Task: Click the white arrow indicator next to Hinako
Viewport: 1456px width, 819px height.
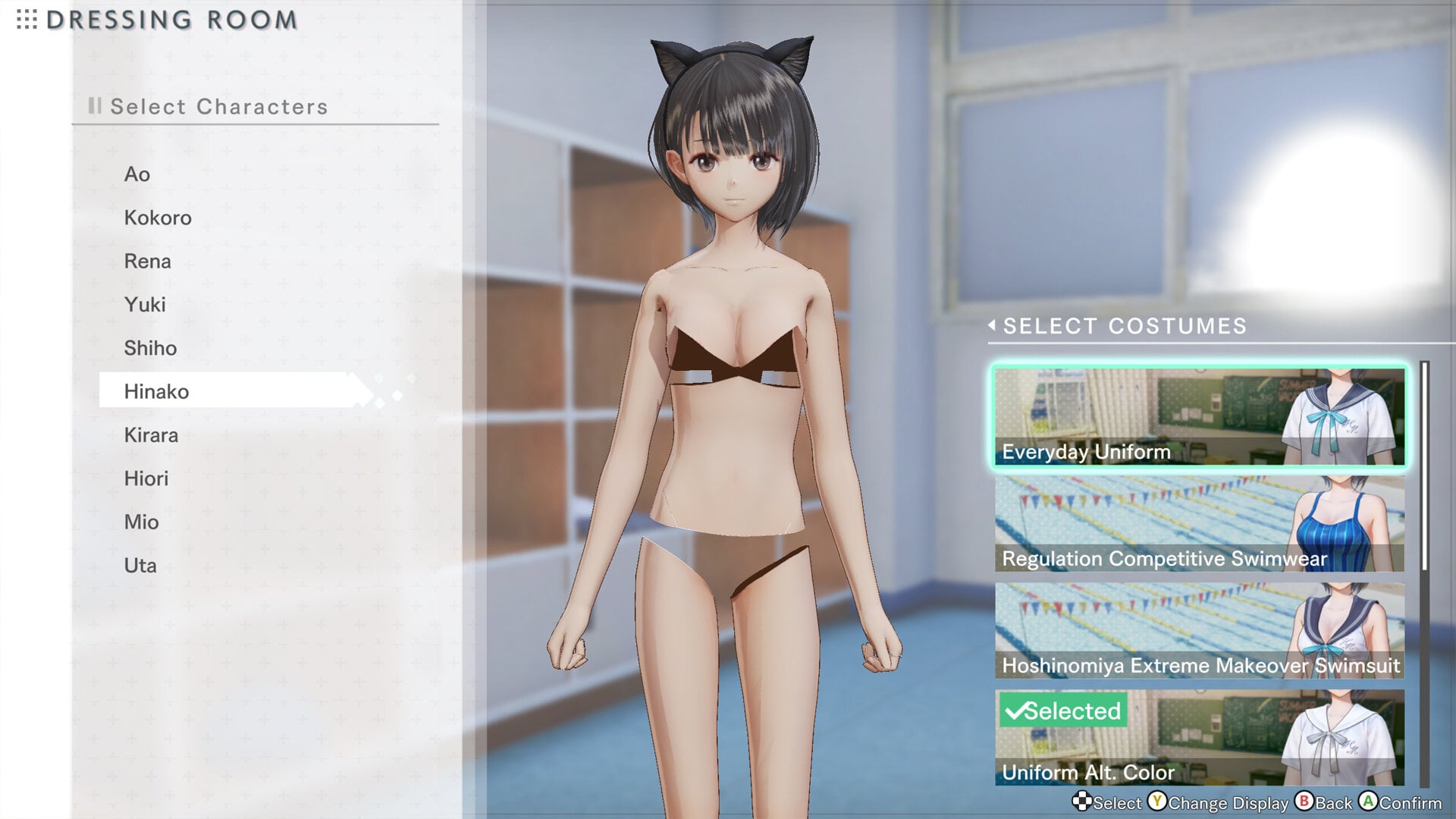Action: pyautogui.click(x=356, y=391)
